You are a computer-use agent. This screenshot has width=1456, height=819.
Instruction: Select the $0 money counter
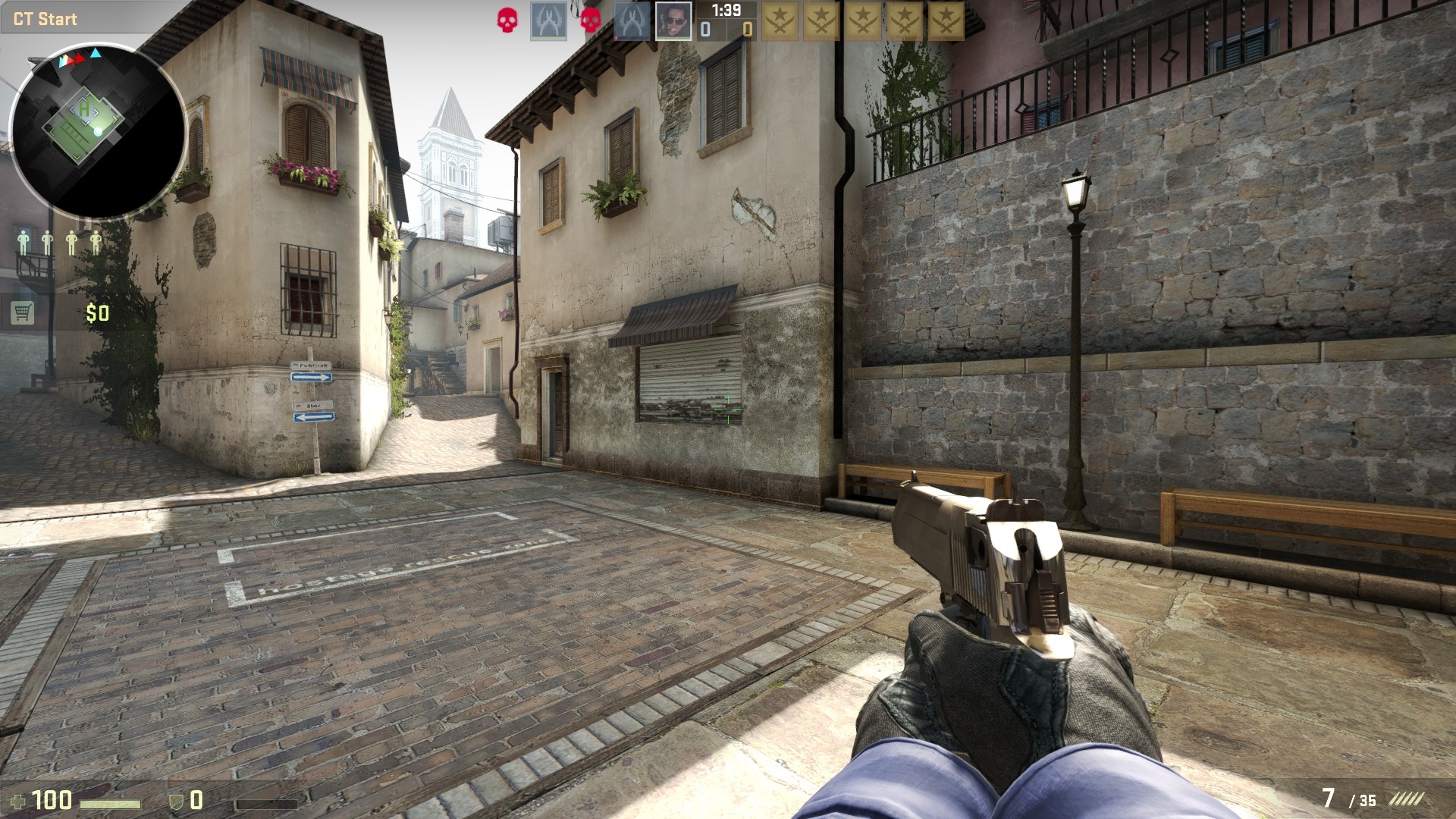pyautogui.click(x=98, y=312)
